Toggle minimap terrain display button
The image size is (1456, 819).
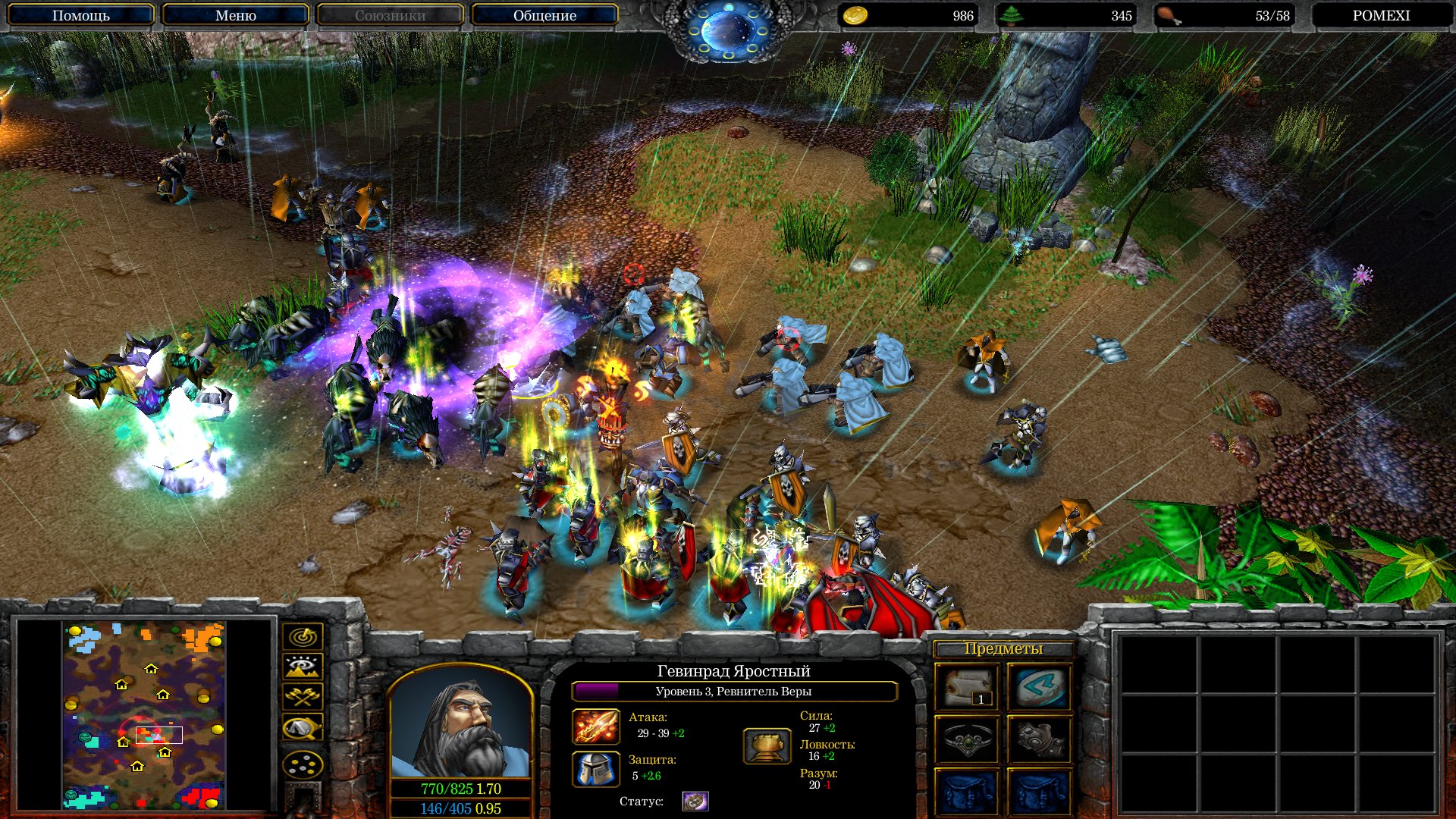(303, 667)
